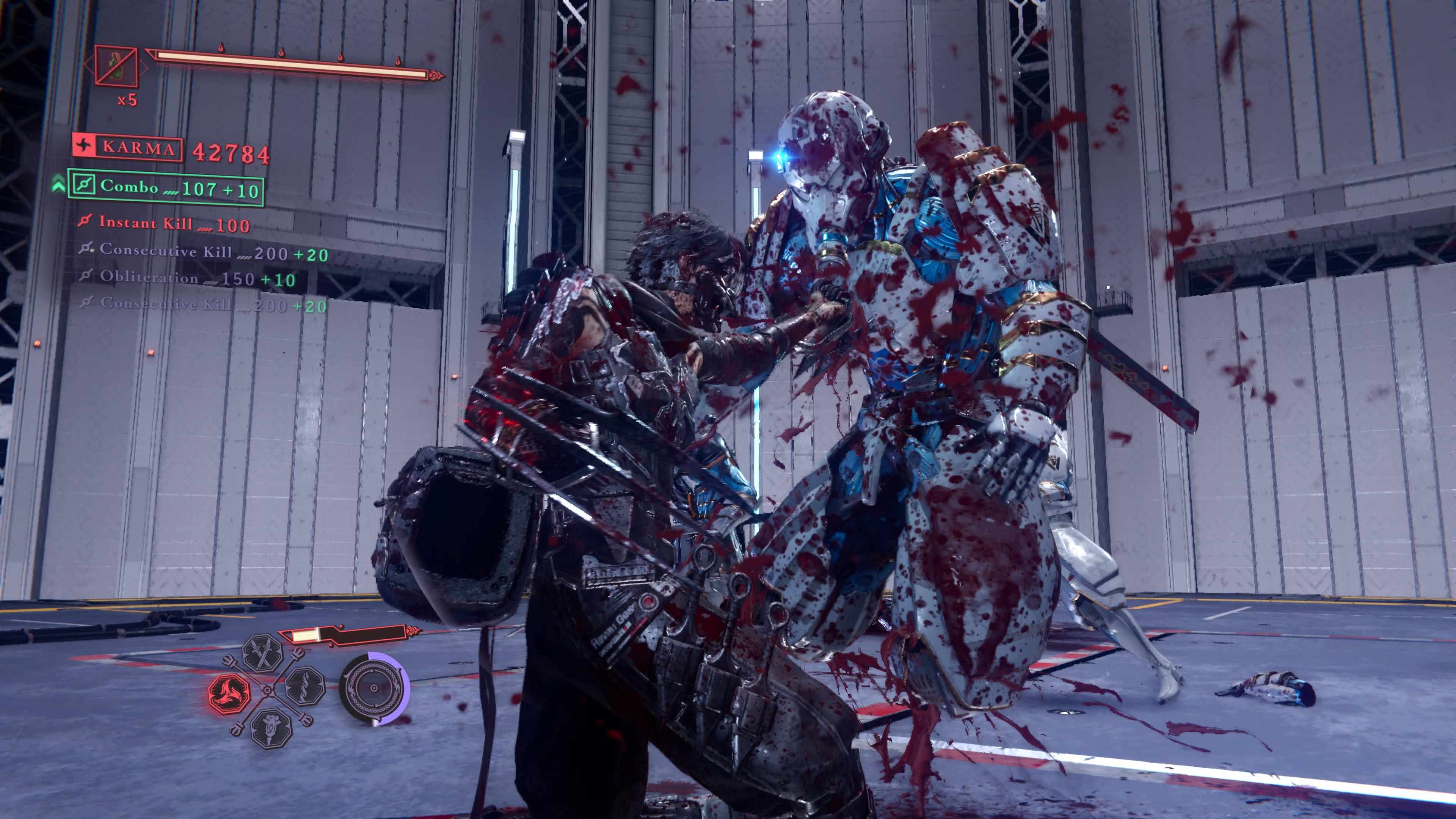
Task: Switch to the twisted drill blade weapon icon
Action: coord(305,686)
